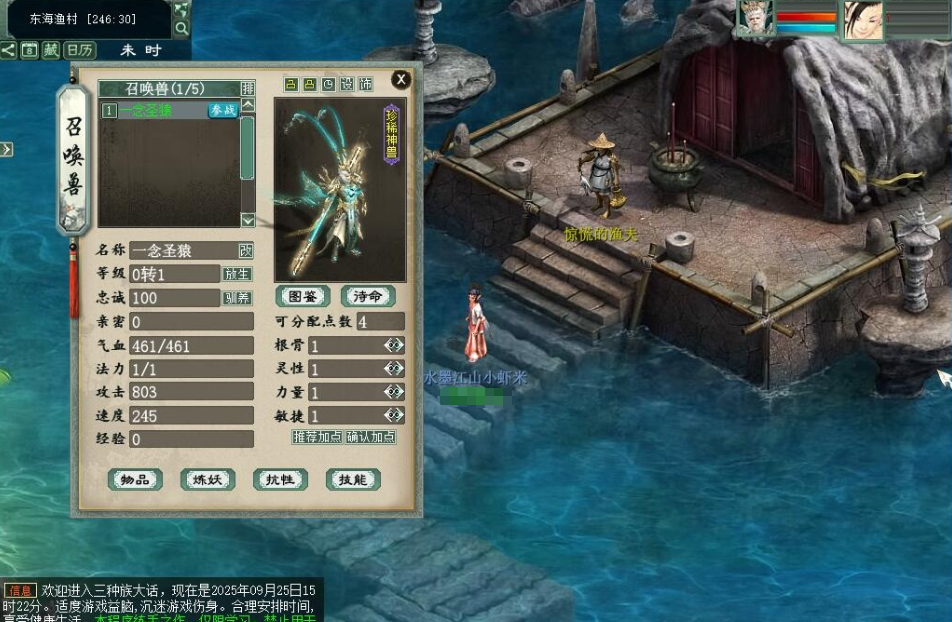
Task: View the pet's 技能 skills
Action: coord(353,480)
